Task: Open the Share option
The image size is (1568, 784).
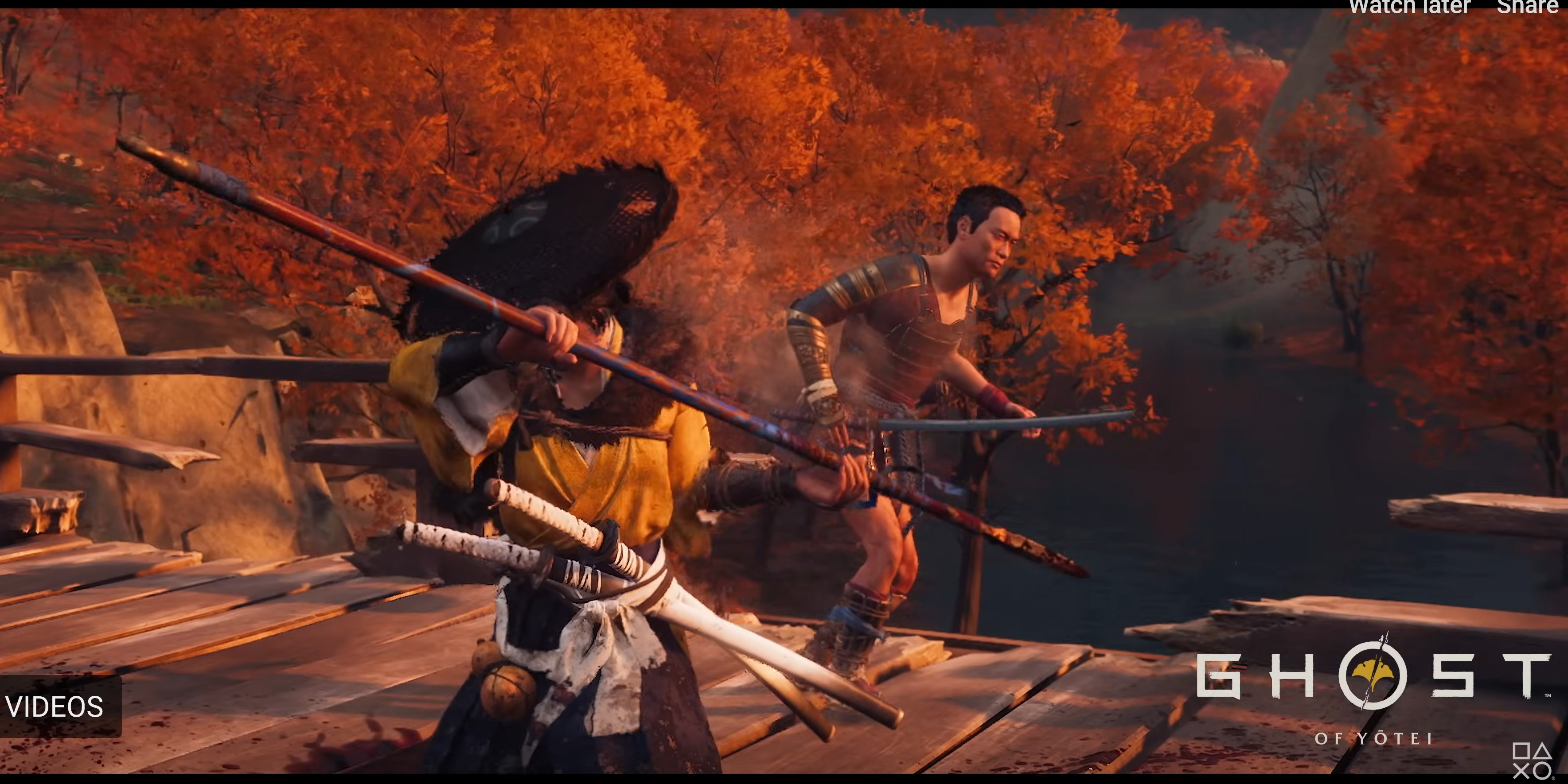Action: pyautogui.click(x=1527, y=7)
